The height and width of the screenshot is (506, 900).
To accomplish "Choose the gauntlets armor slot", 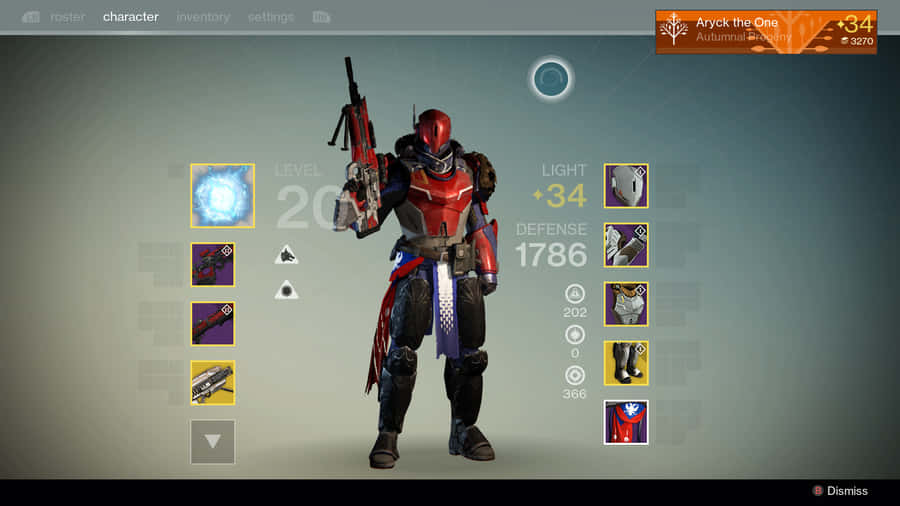I will [x=626, y=245].
